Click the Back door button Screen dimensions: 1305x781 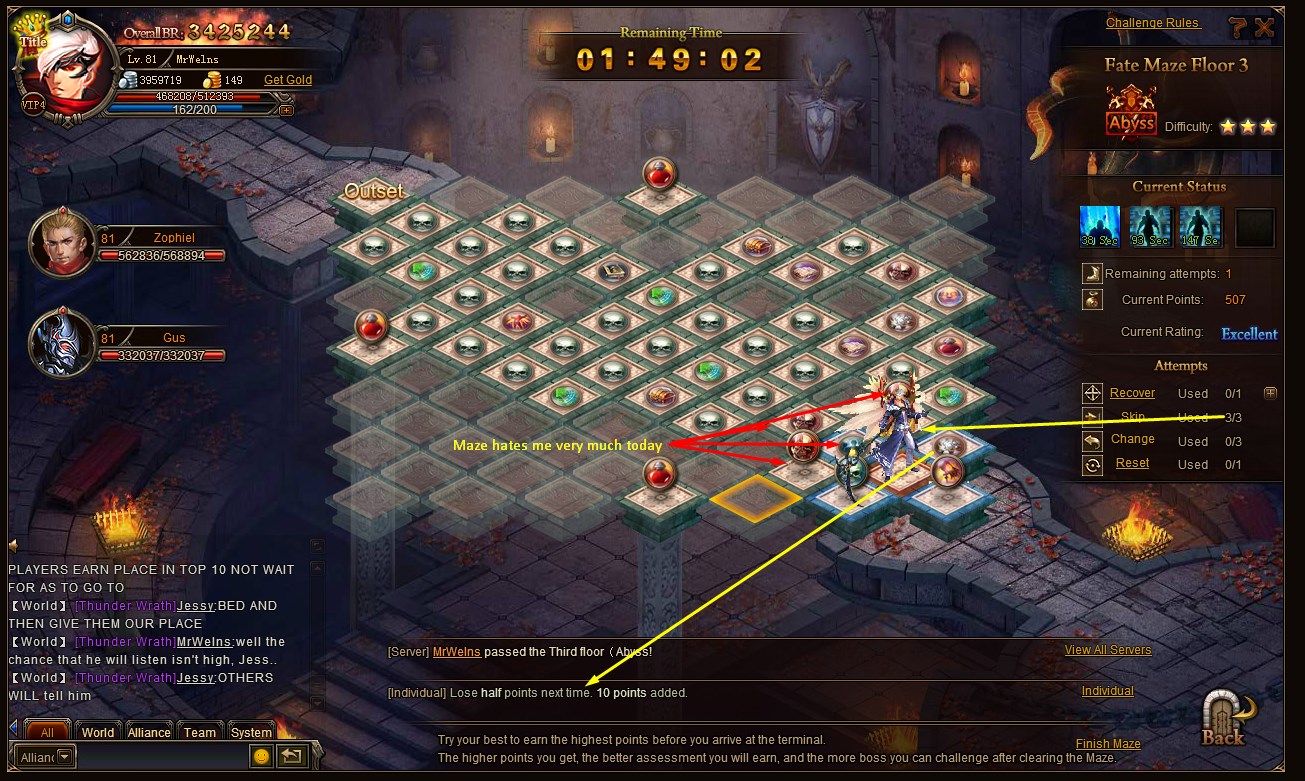click(1225, 718)
